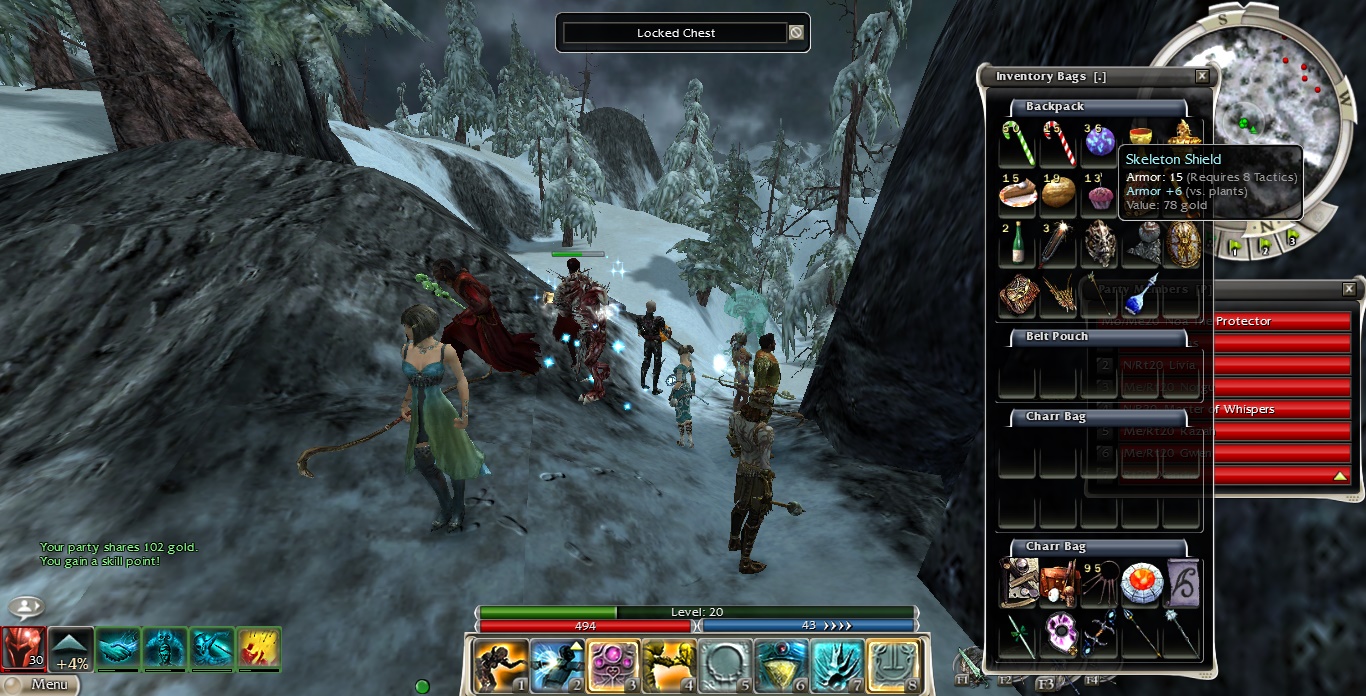The height and width of the screenshot is (696, 1366).
Task: Expand the party list arrow
Action: 1340,476
